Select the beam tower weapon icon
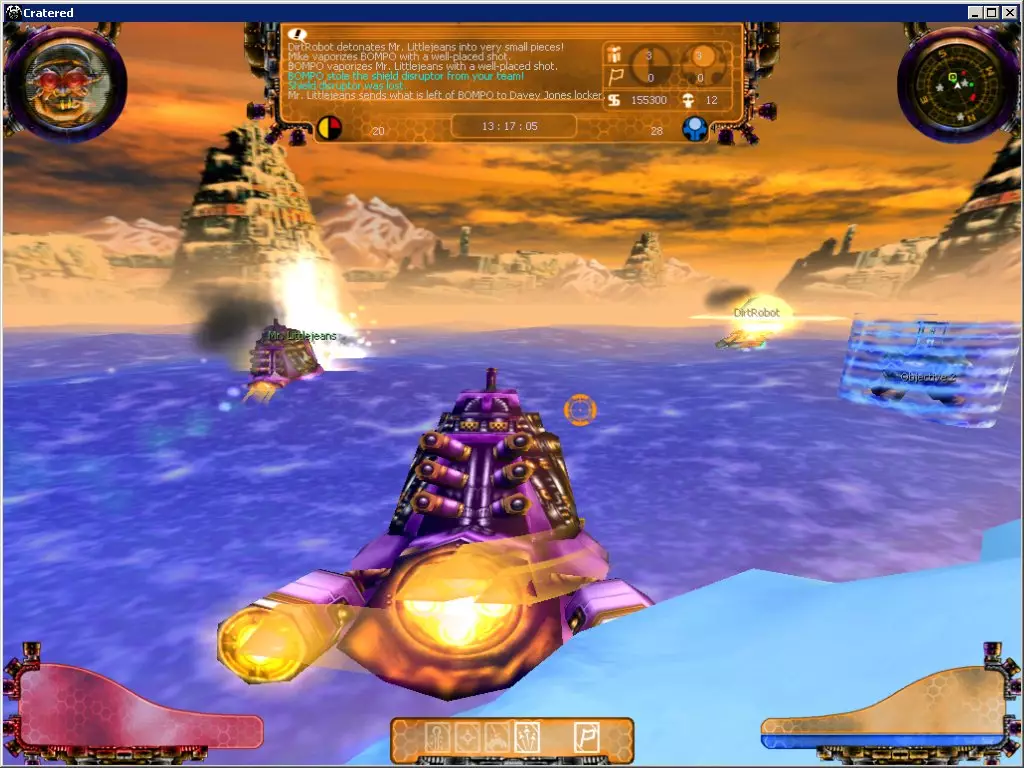Screen dimensions: 1024x768 pyautogui.click(x=437, y=739)
